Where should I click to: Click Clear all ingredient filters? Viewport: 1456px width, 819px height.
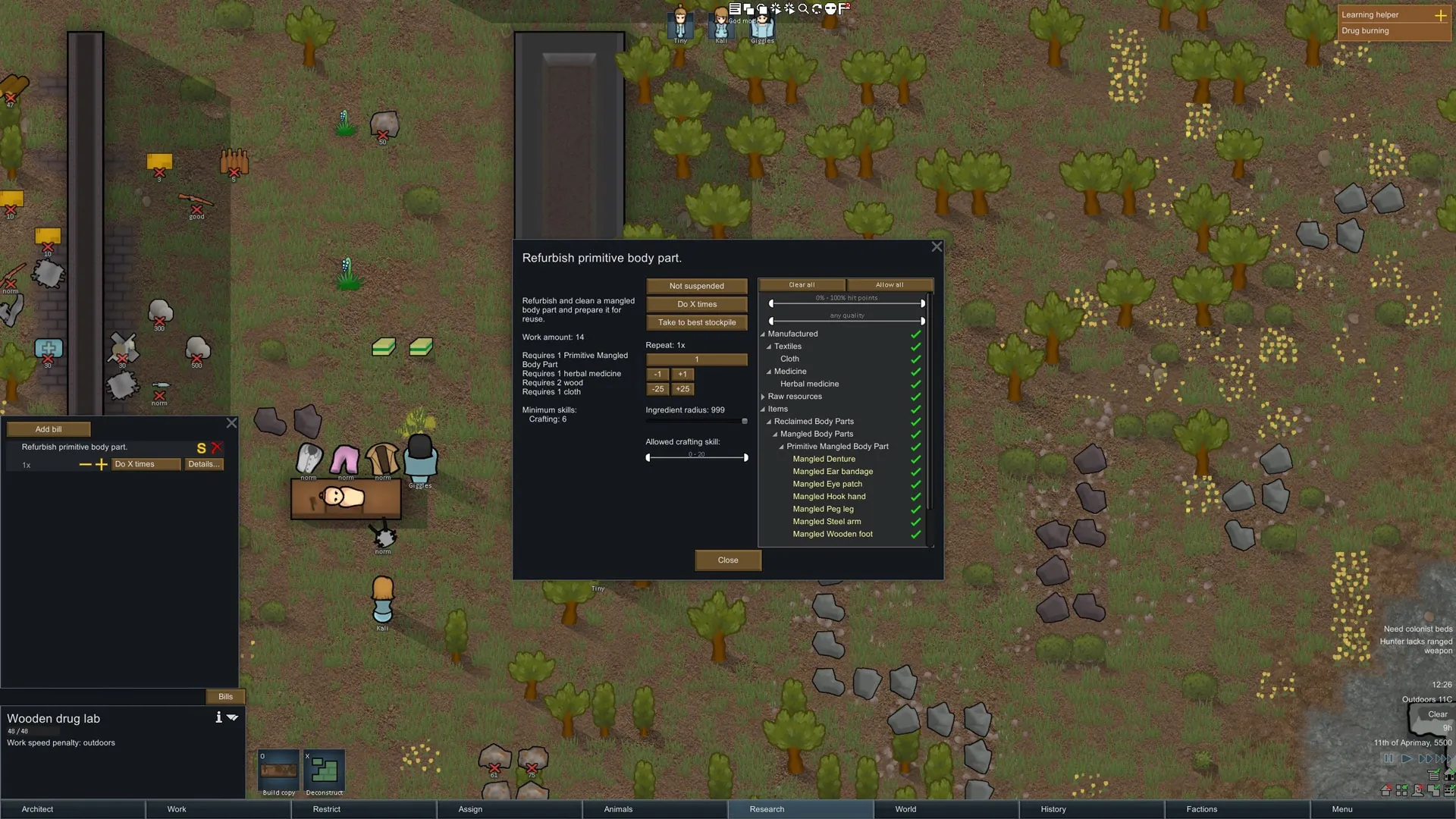802,285
